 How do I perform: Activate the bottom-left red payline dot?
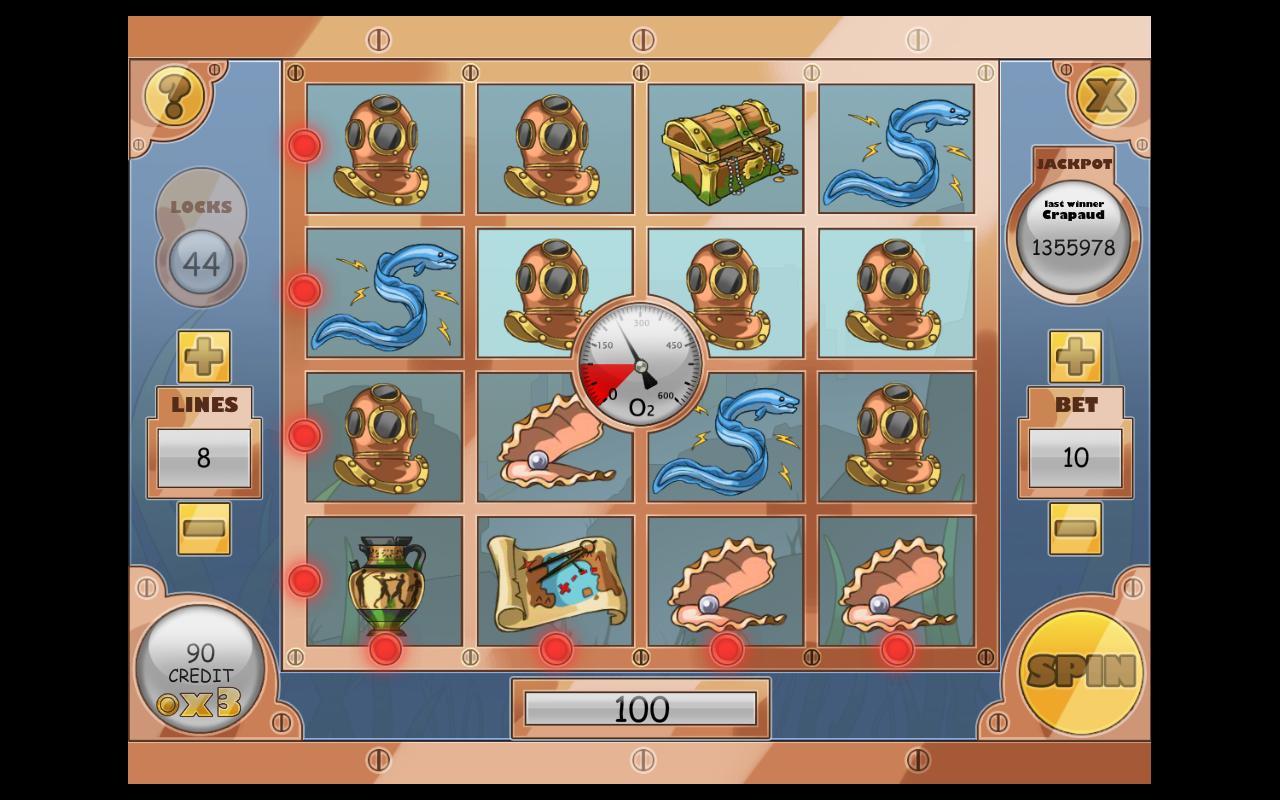click(304, 578)
